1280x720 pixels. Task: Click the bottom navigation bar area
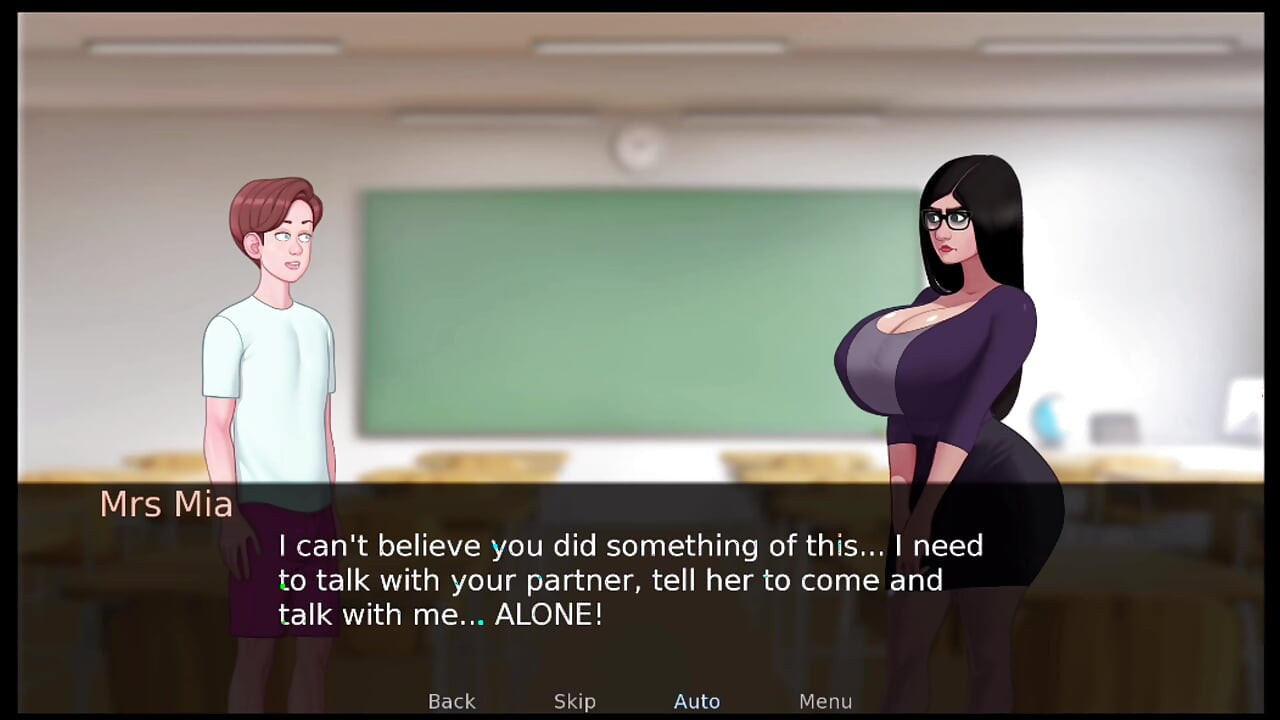click(640, 701)
